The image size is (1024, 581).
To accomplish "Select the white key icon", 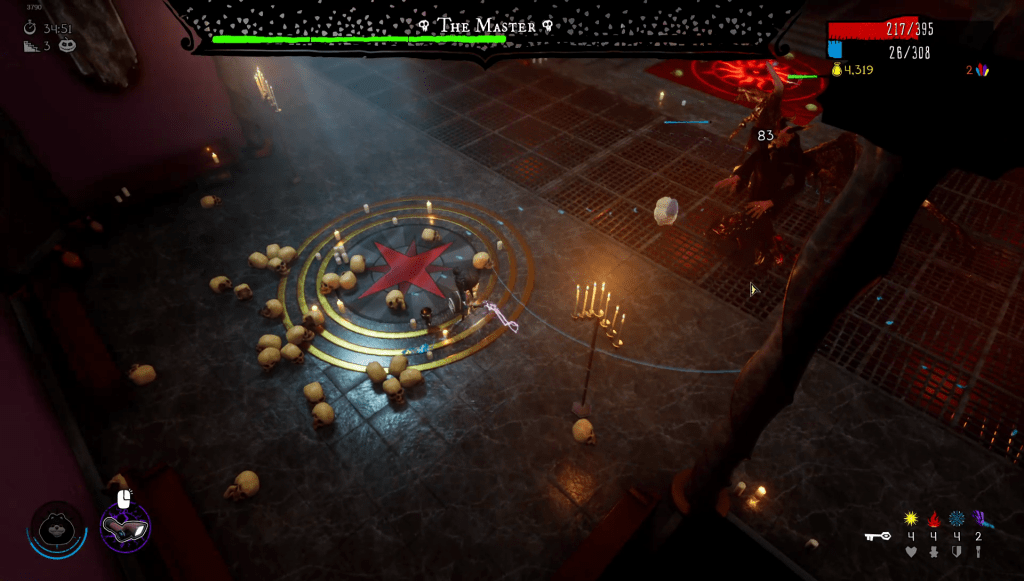I will coord(877,537).
